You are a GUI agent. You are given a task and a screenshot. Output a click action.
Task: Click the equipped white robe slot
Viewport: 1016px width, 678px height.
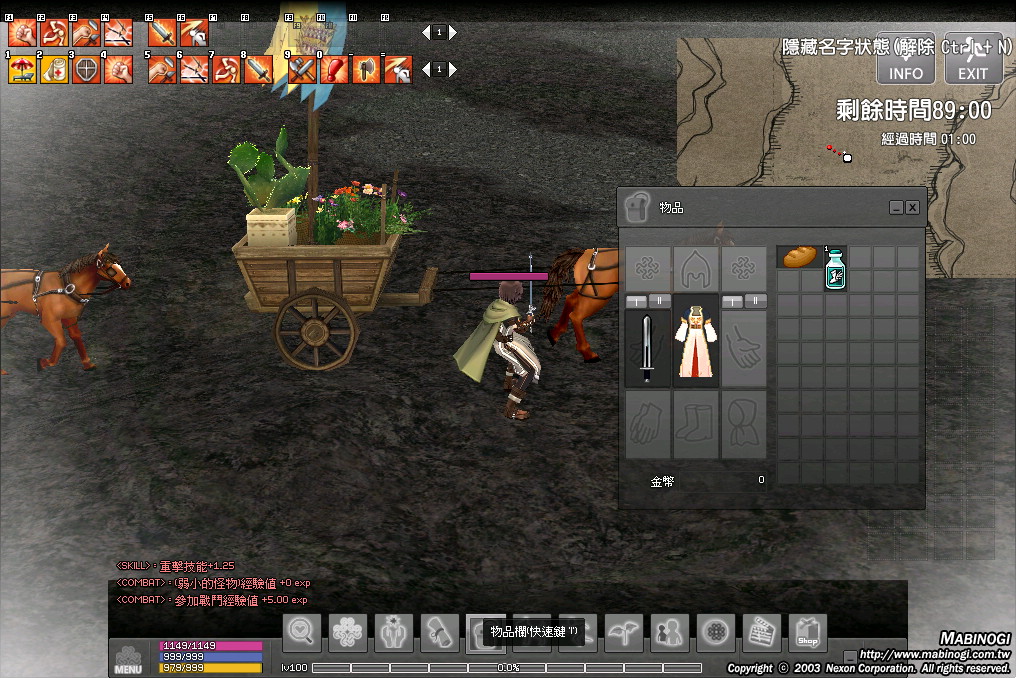[x=695, y=348]
